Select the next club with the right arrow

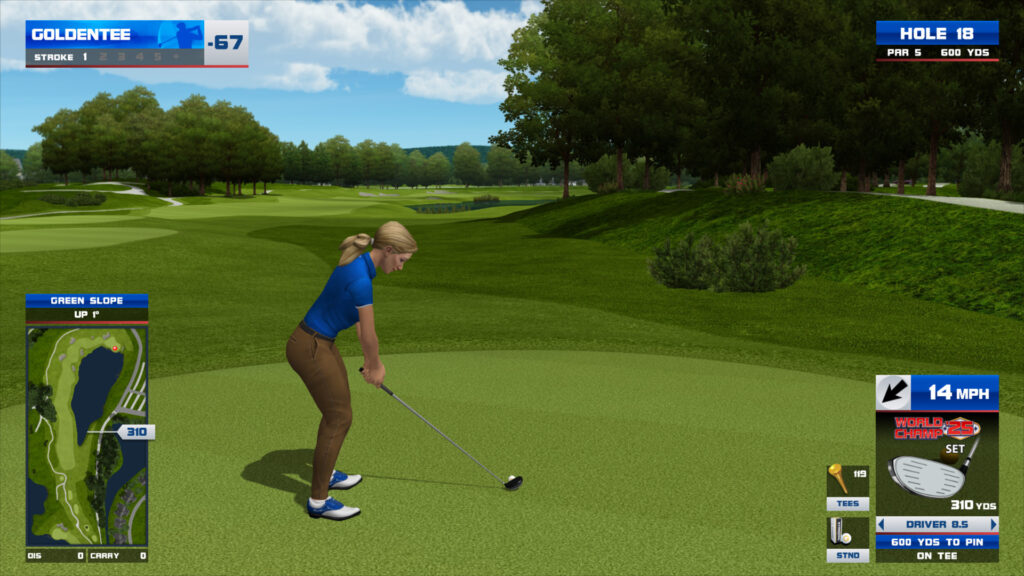pos(993,524)
